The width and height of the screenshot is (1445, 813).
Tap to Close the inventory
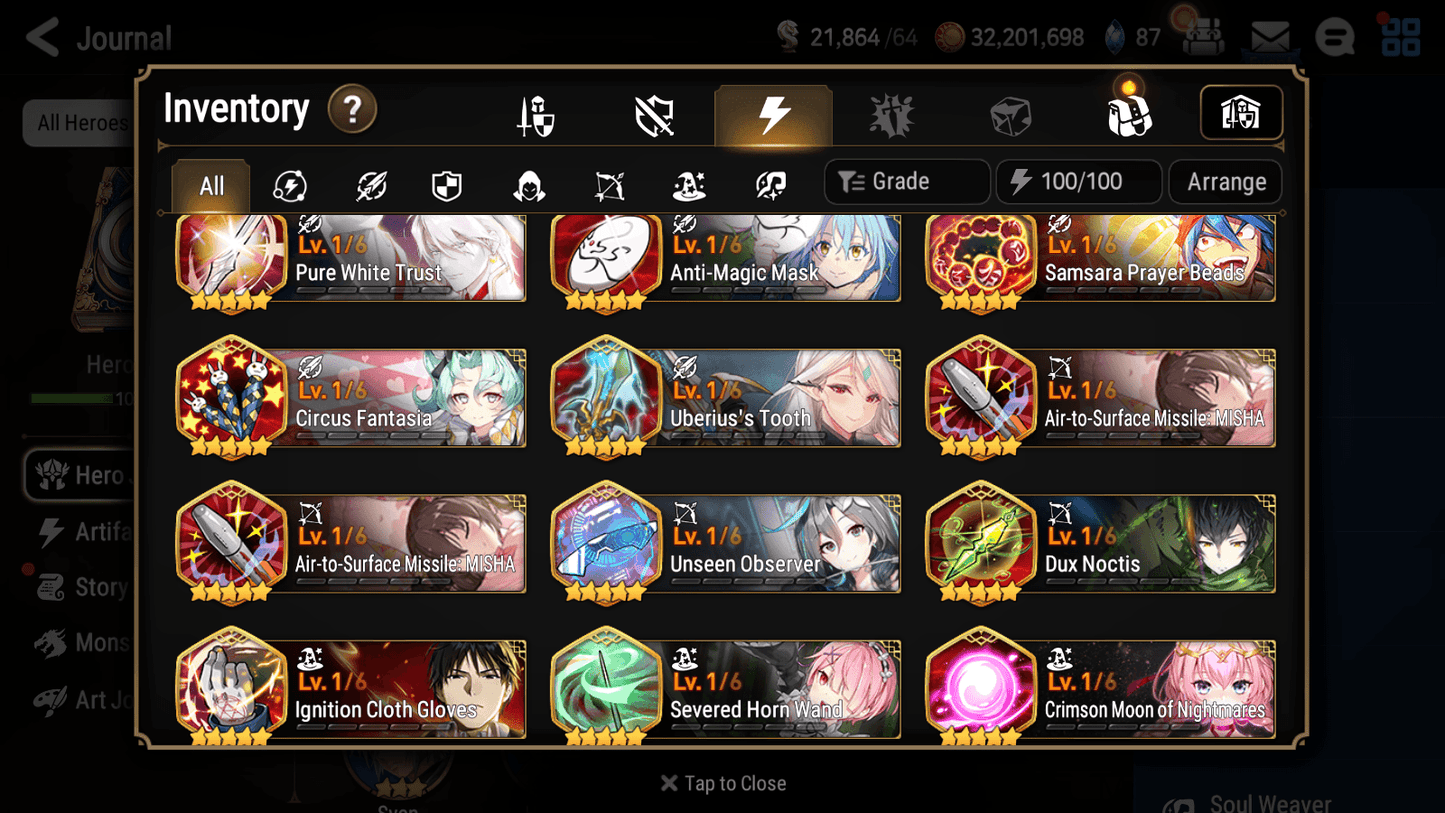pos(722,783)
